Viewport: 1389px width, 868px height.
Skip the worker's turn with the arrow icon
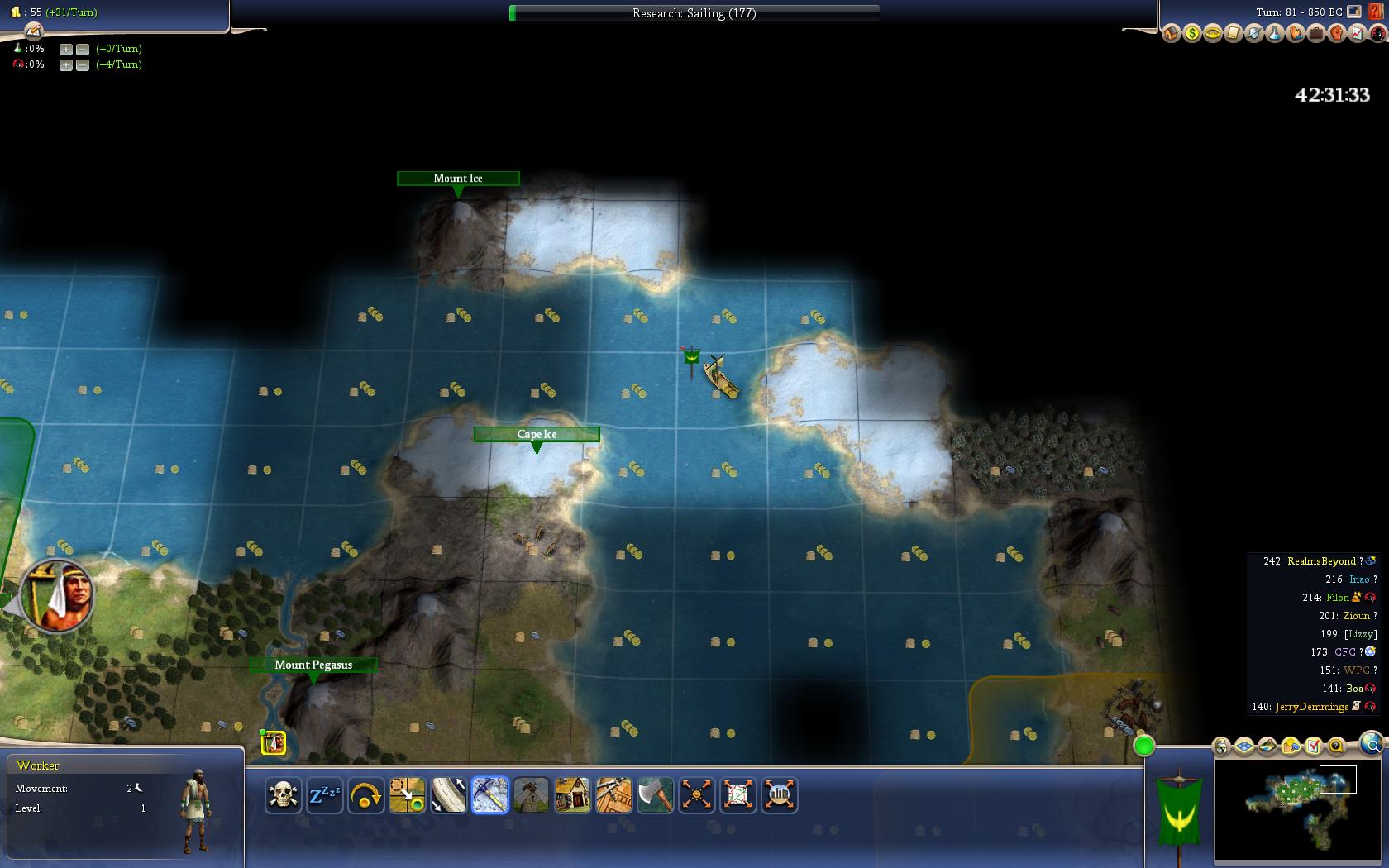coord(365,795)
